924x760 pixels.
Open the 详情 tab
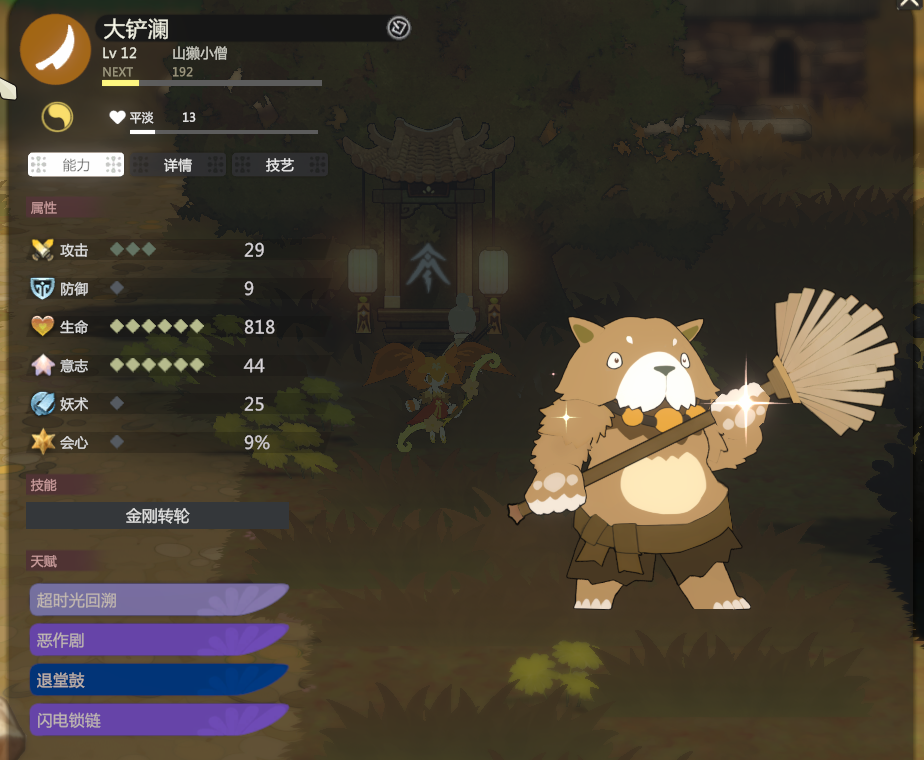[x=178, y=165]
